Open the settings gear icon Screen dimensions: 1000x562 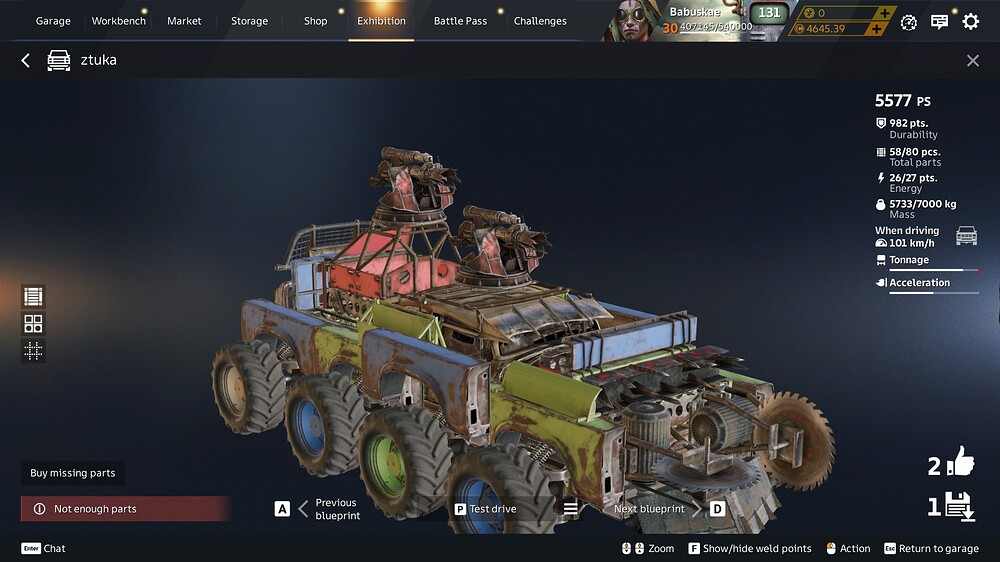point(970,21)
